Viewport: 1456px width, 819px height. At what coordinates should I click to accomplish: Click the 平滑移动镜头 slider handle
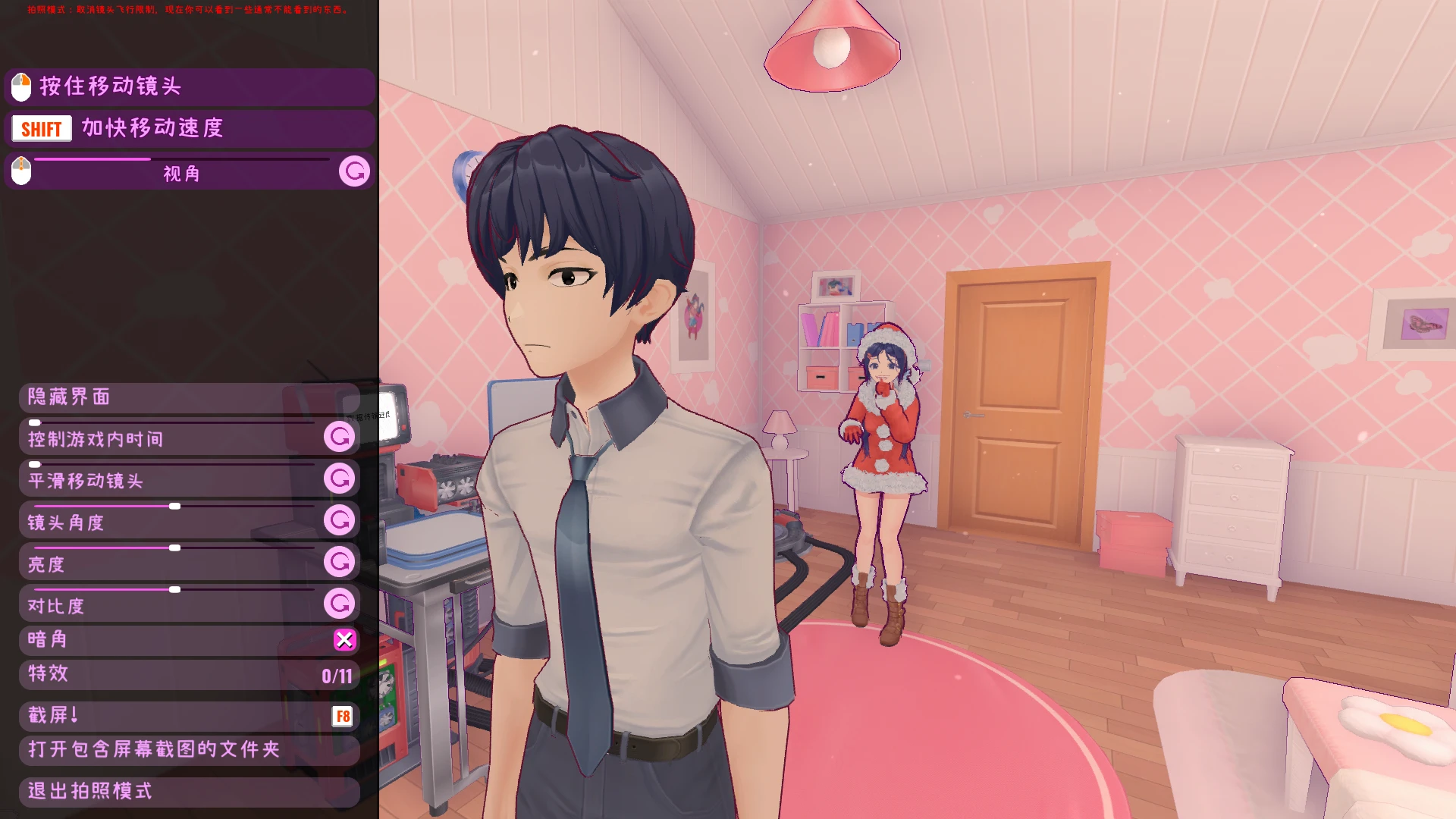tap(35, 464)
